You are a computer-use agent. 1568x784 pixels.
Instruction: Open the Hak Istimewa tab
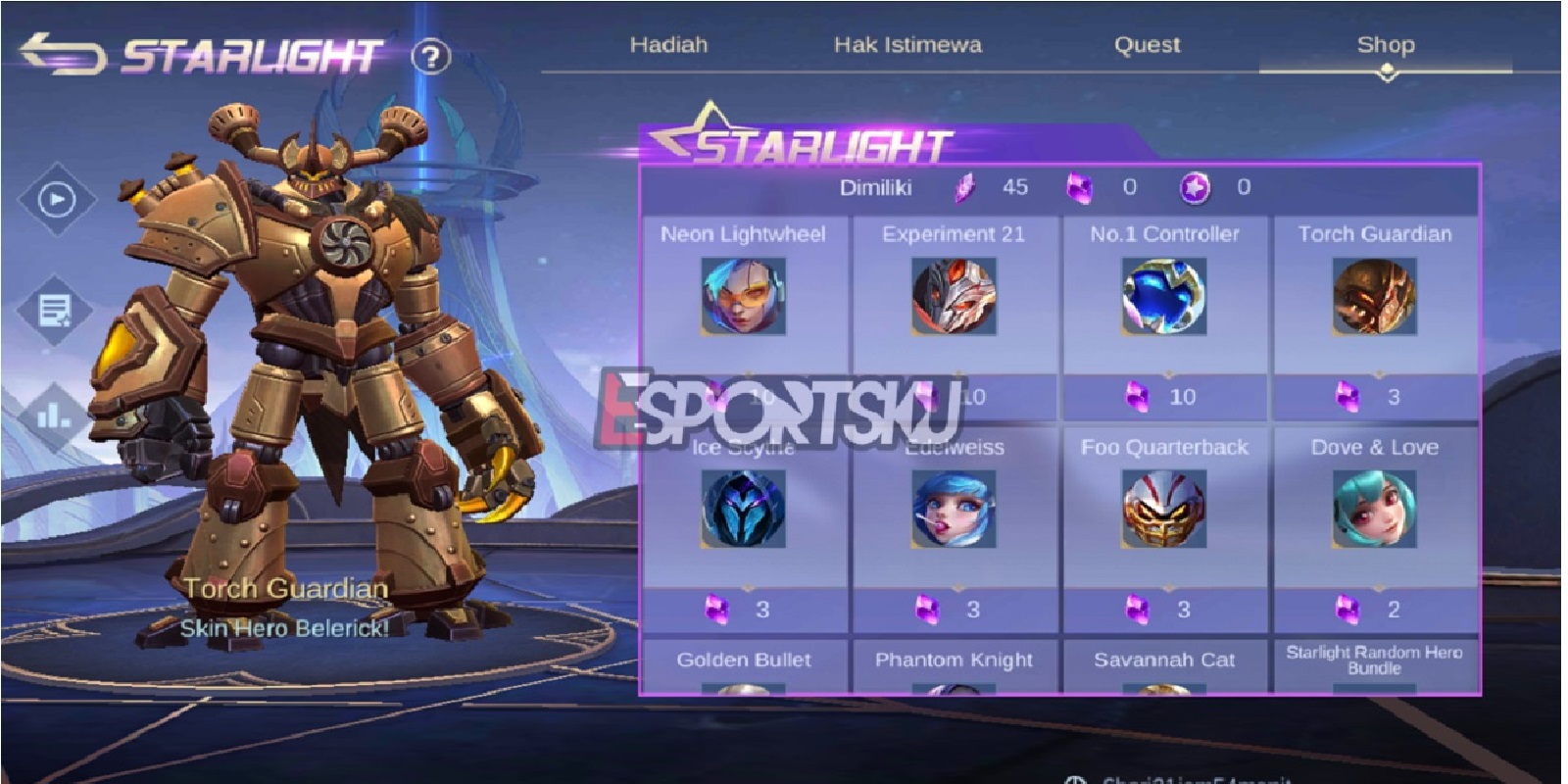909,44
